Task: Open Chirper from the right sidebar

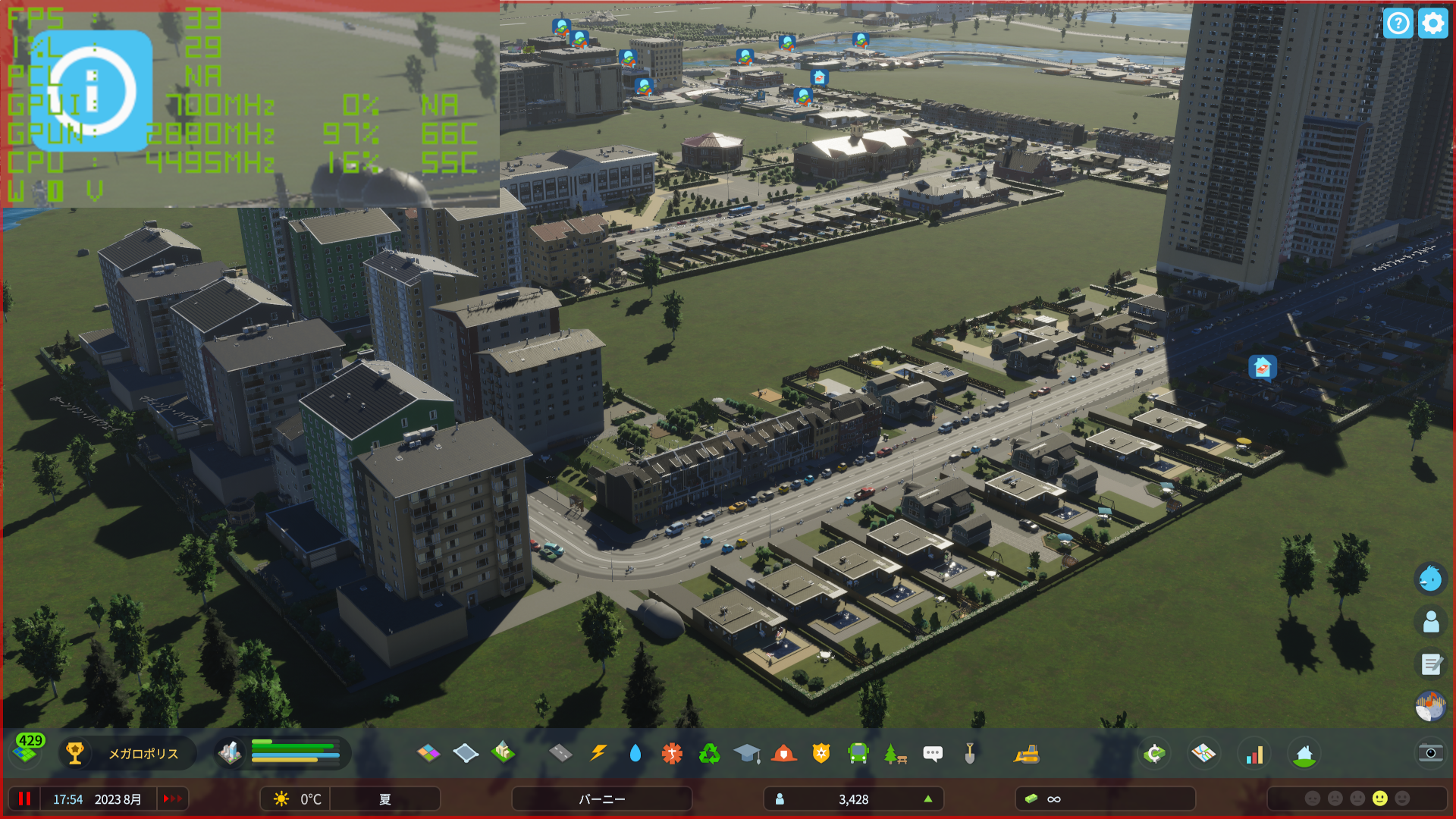Action: (1430, 578)
